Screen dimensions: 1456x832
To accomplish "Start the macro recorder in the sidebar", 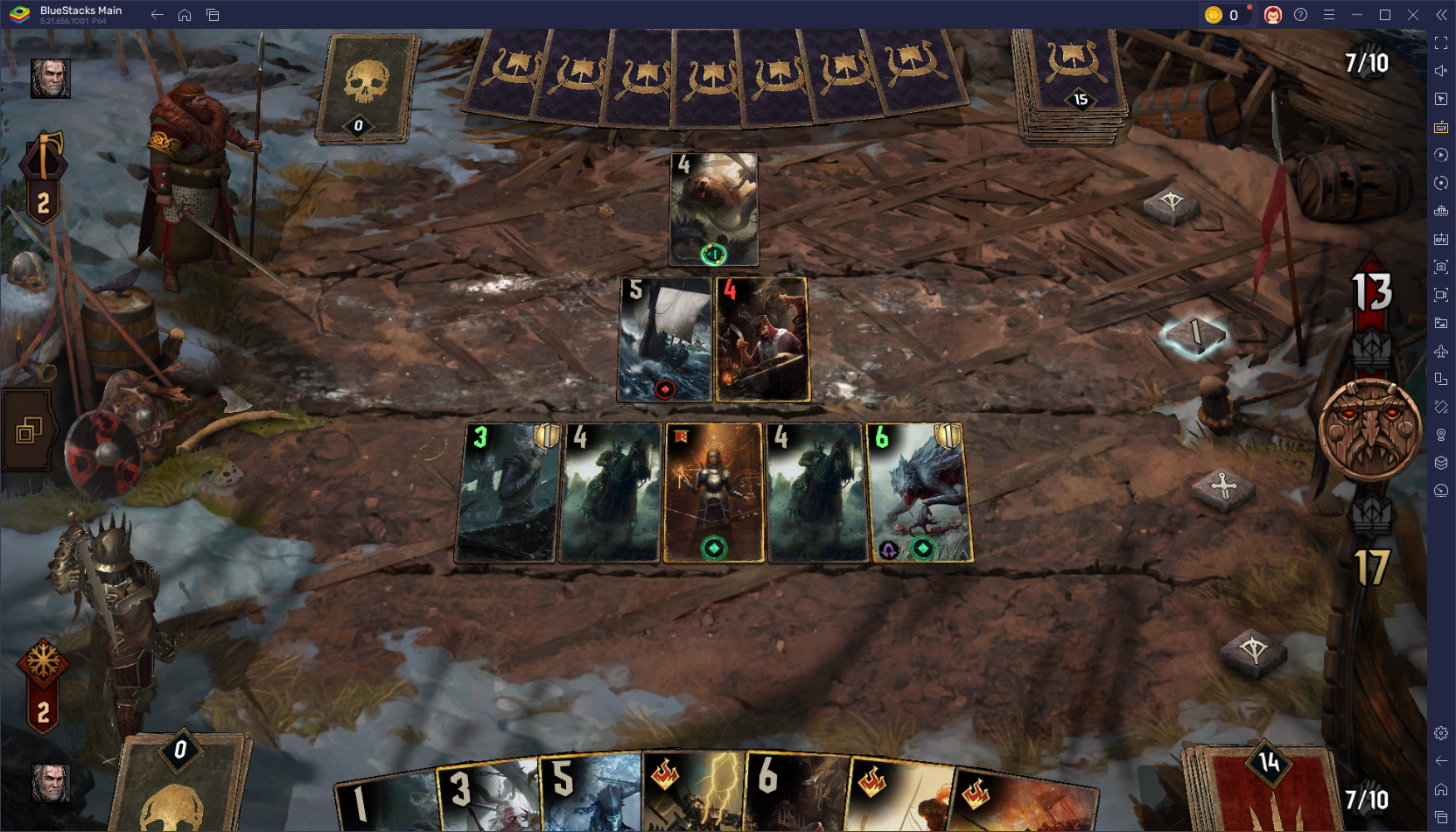I will point(1440,155).
